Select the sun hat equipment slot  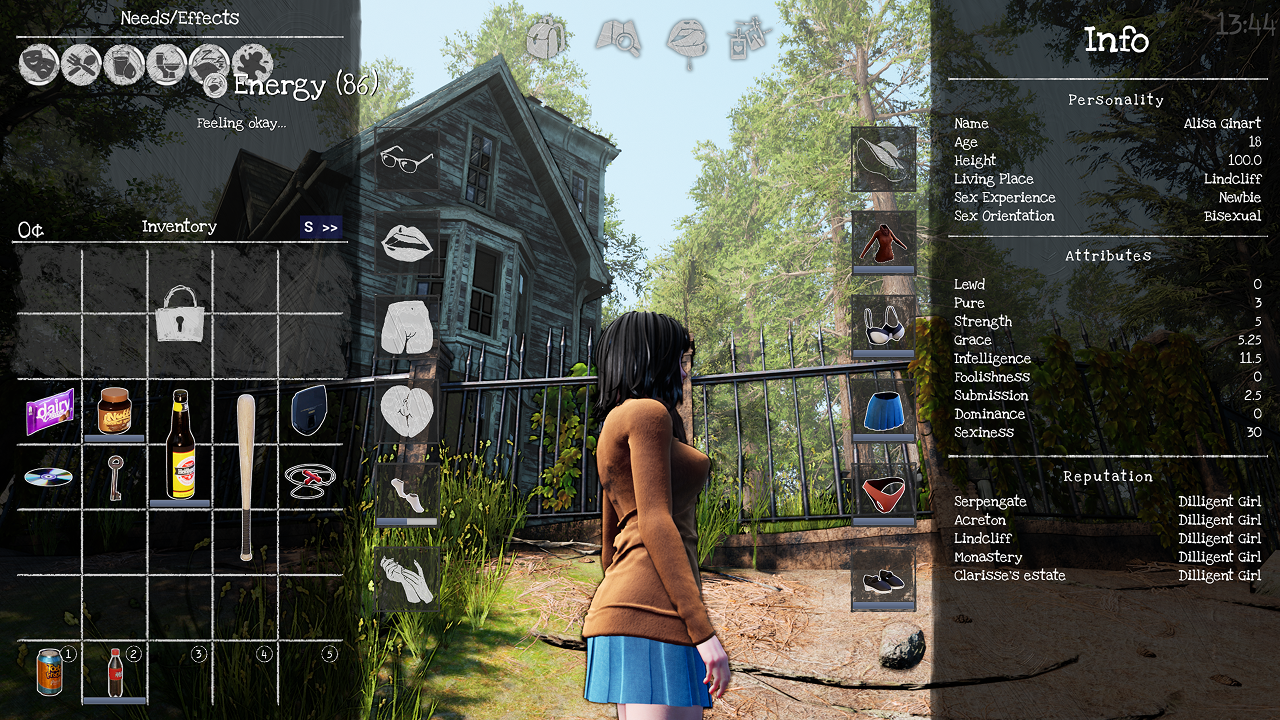(883, 158)
